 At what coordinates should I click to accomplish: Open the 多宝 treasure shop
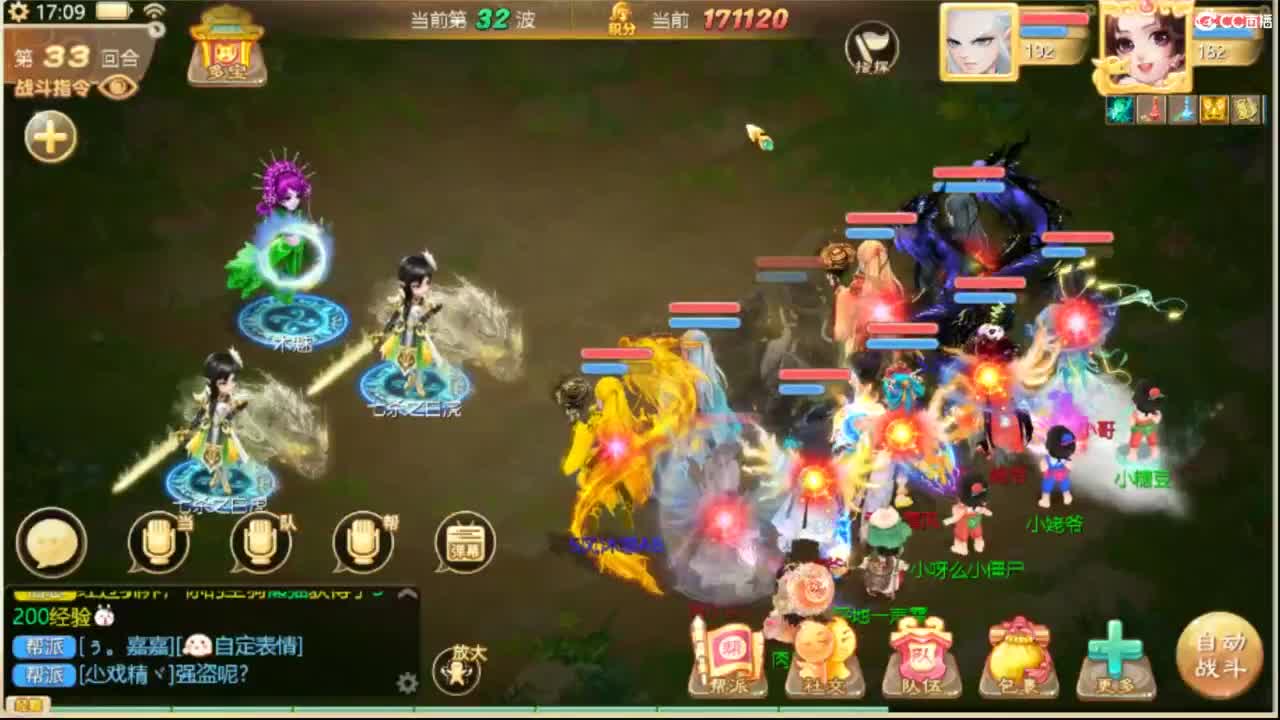(x=225, y=50)
